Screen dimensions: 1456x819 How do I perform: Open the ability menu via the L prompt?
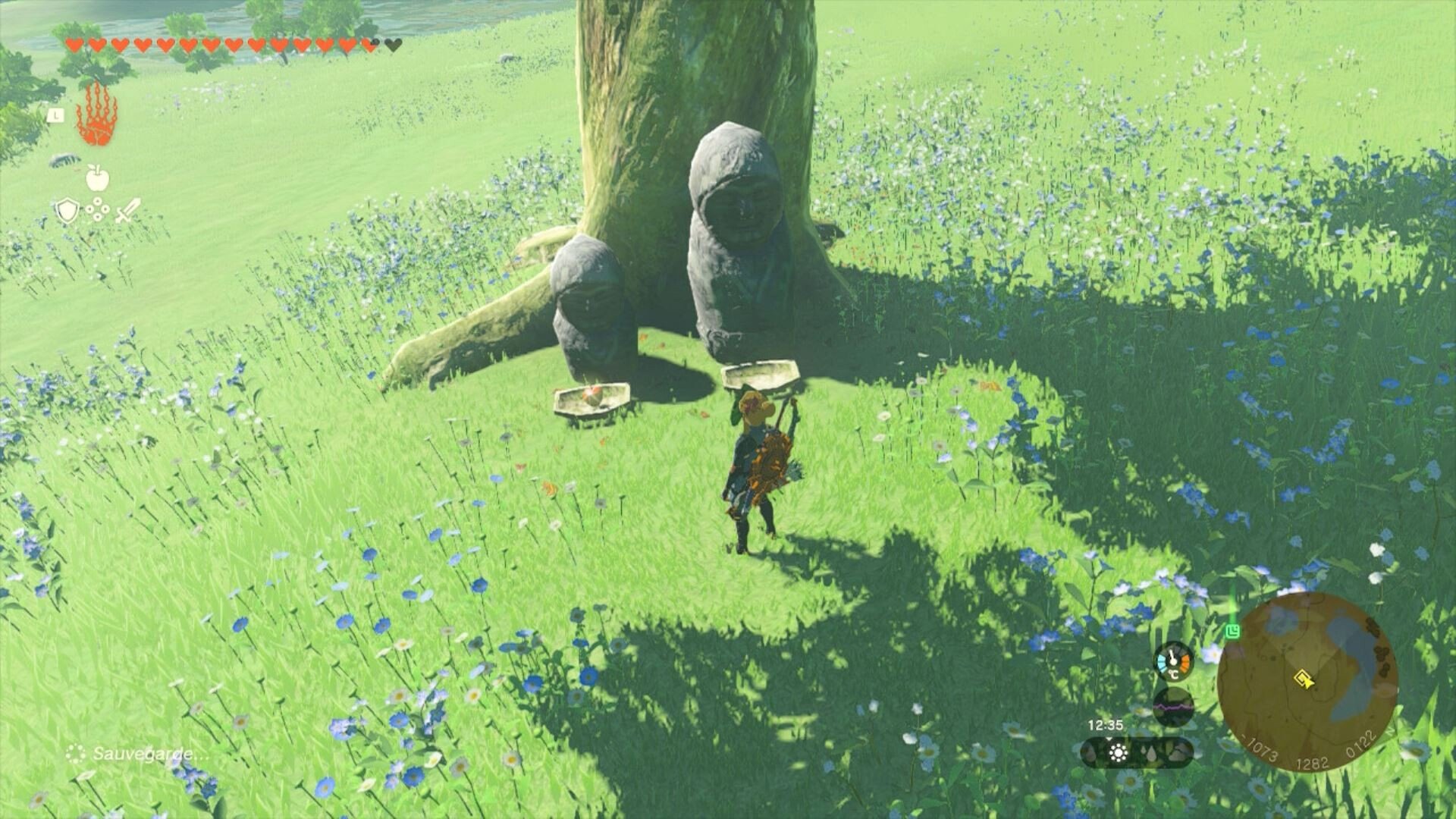[x=57, y=115]
